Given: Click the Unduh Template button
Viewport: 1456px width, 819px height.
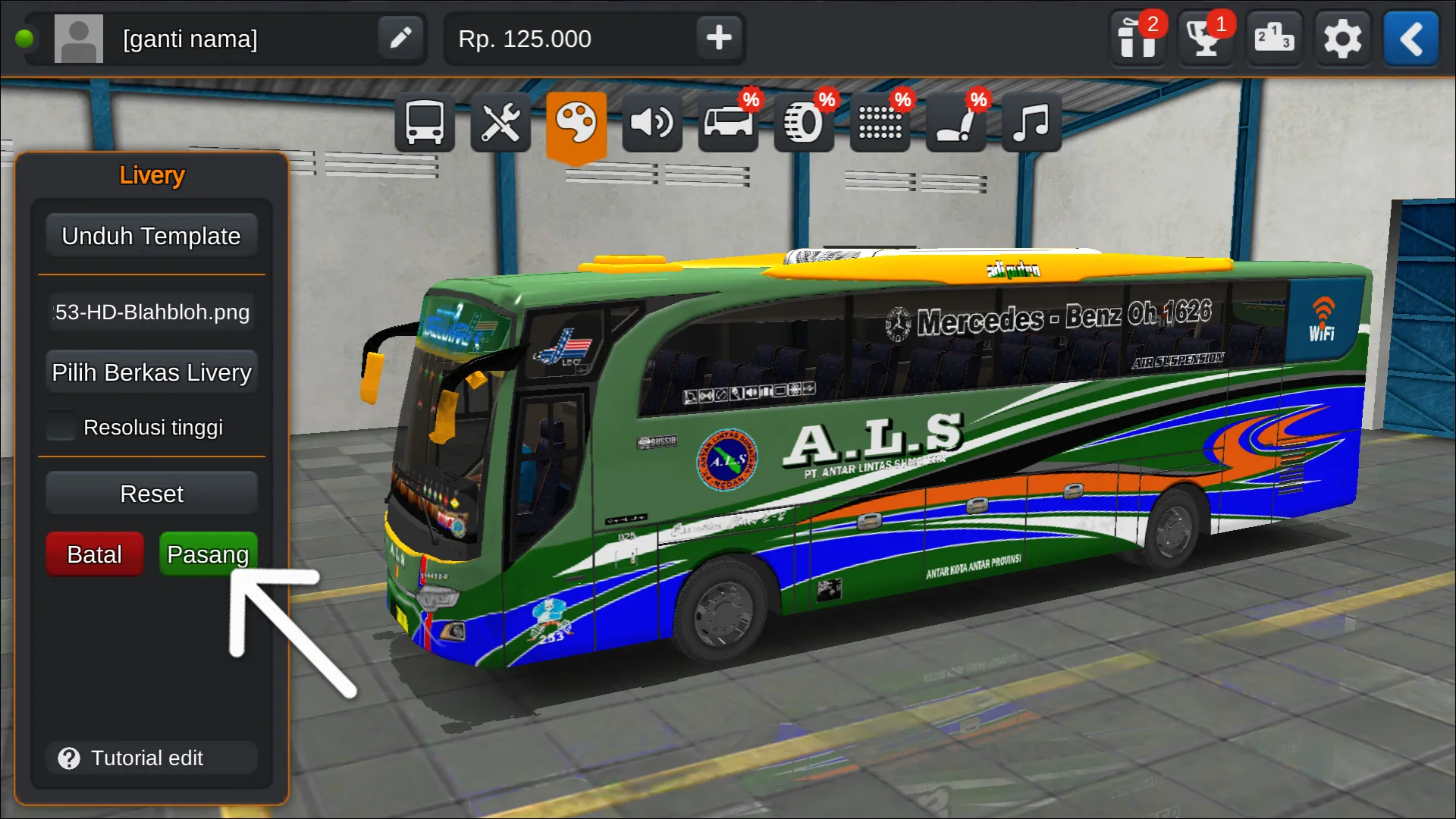Looking at the screenshot, I should [151, 235].
